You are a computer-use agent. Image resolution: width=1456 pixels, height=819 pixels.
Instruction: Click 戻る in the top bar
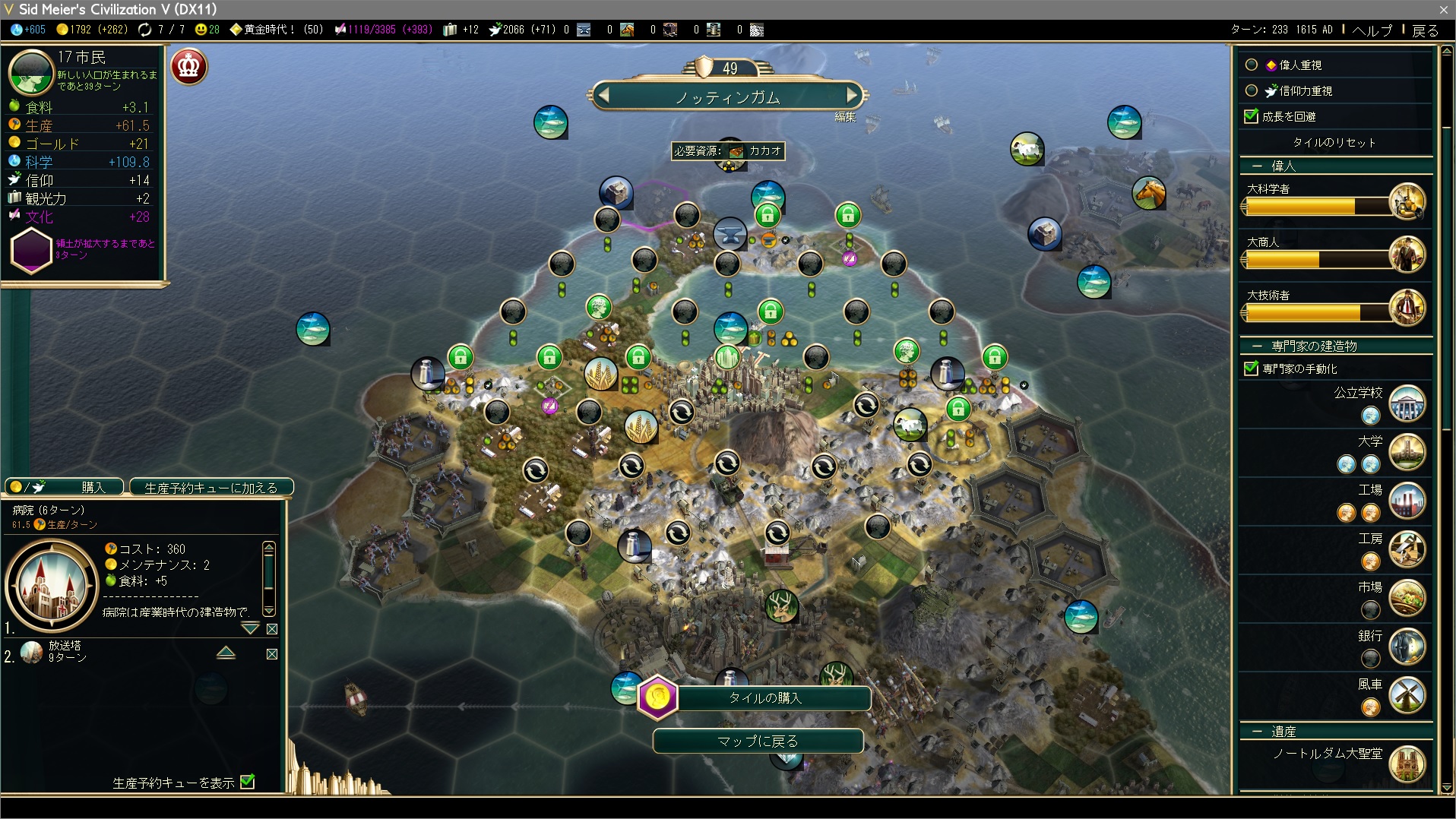[x=1425, y=30]
